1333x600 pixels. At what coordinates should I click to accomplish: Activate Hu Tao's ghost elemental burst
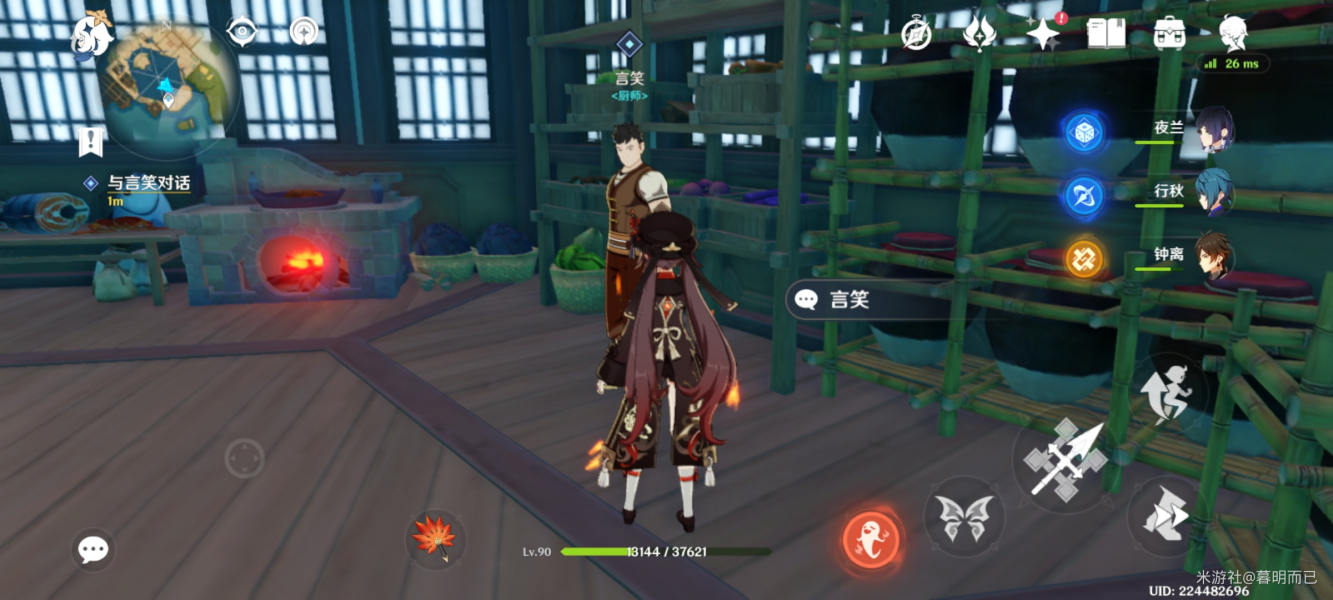(870, 541)
